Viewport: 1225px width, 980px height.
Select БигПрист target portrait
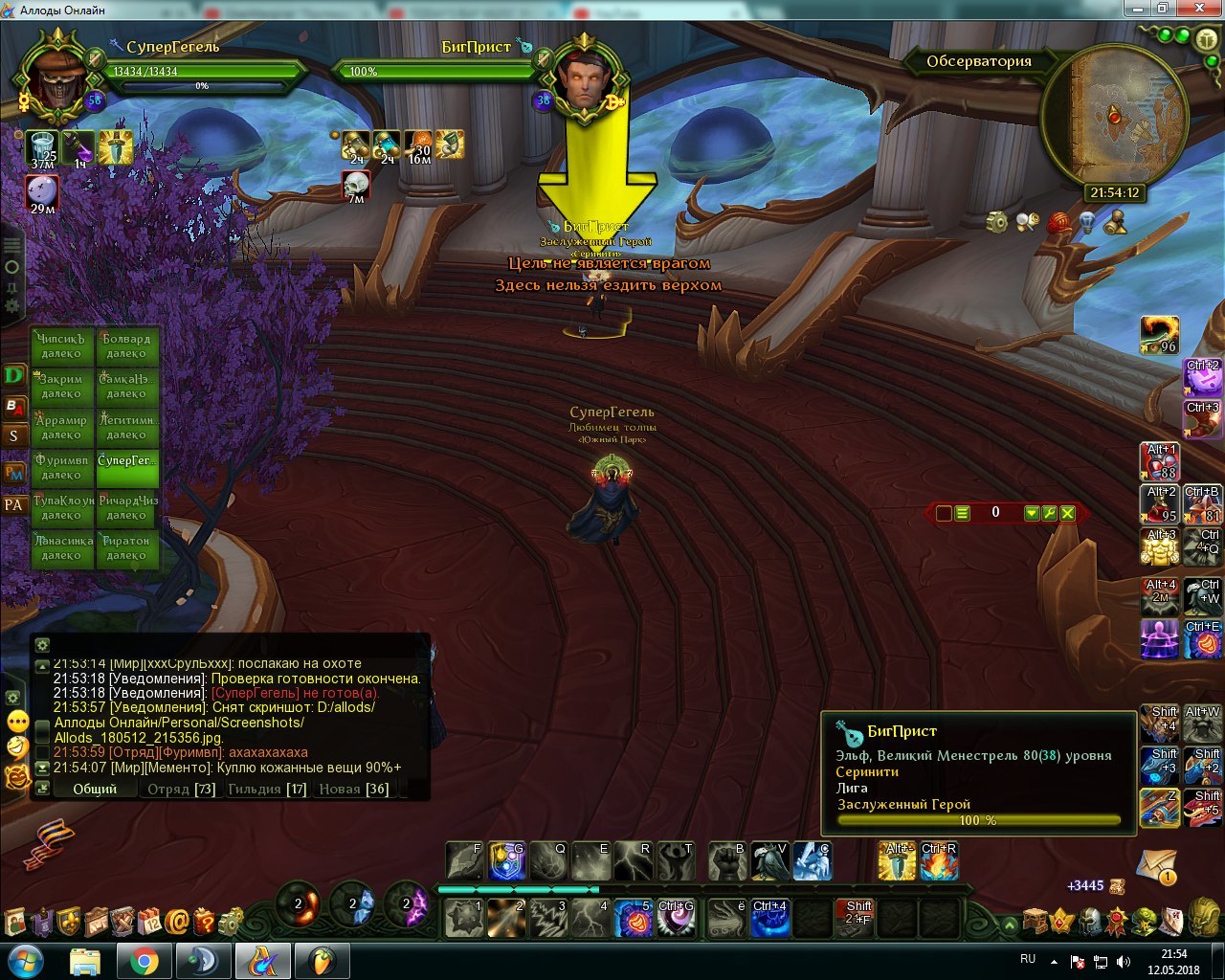pos(586,82)
